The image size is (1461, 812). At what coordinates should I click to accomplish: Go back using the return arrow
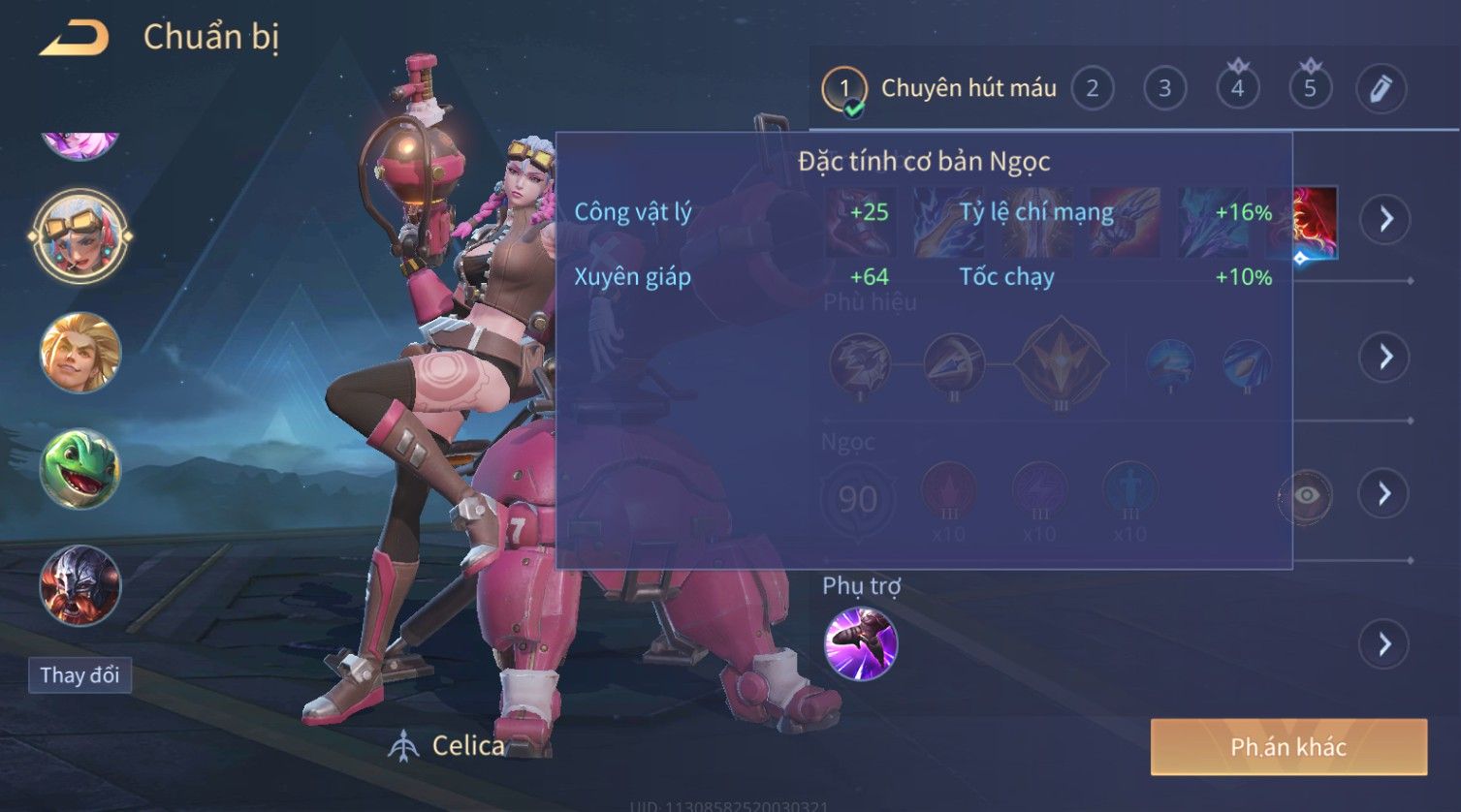[74, 38]
